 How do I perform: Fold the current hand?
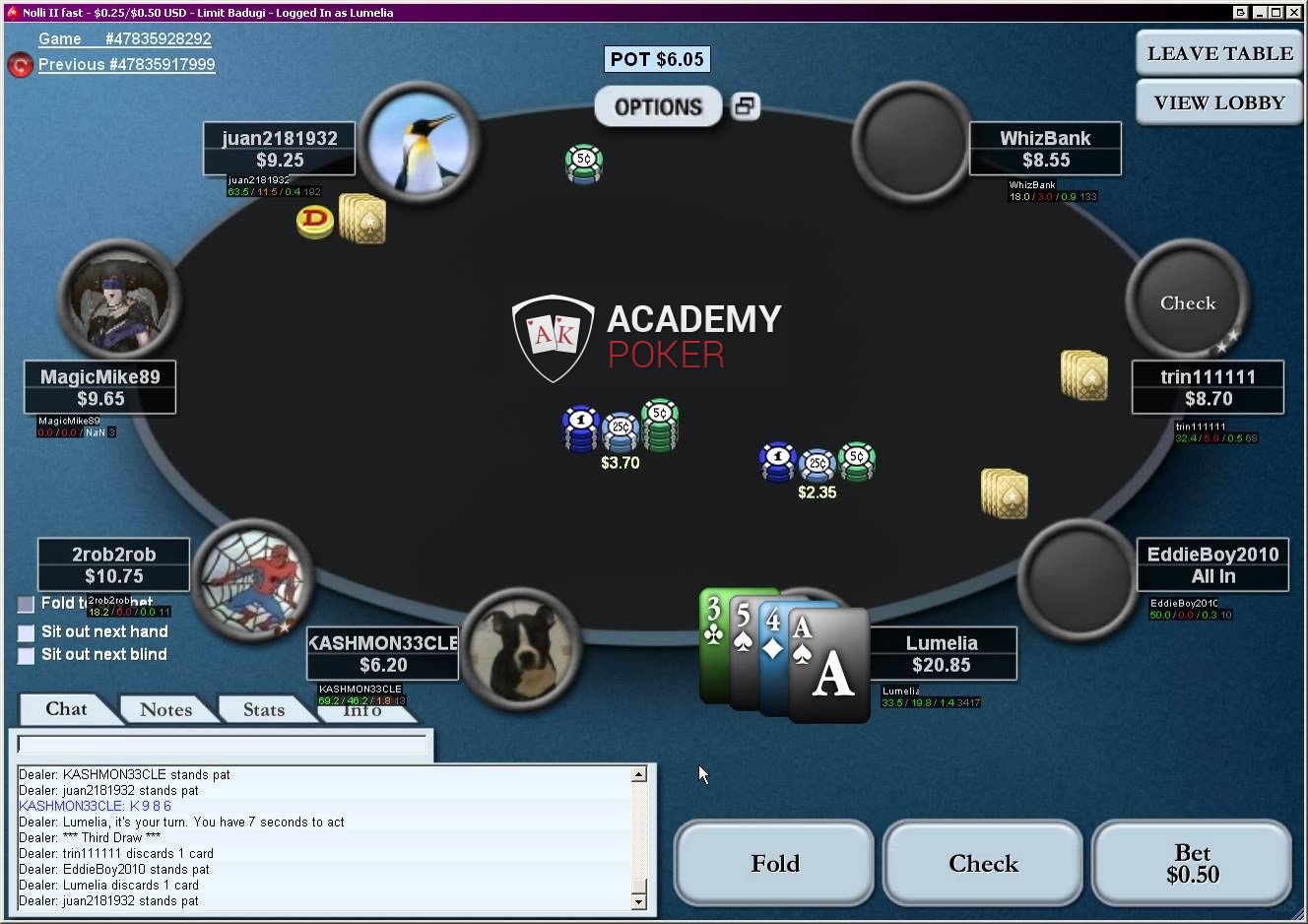click(774, 864)
